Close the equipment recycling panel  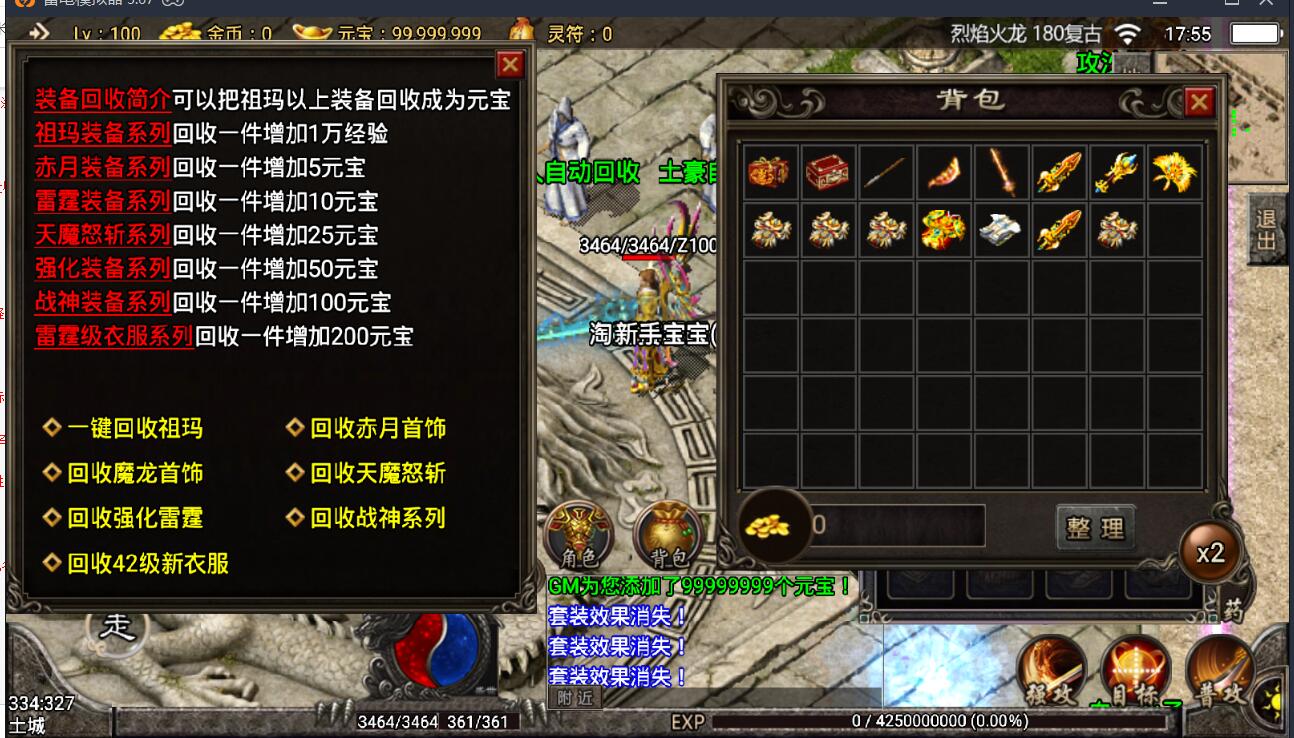[510, 65]
